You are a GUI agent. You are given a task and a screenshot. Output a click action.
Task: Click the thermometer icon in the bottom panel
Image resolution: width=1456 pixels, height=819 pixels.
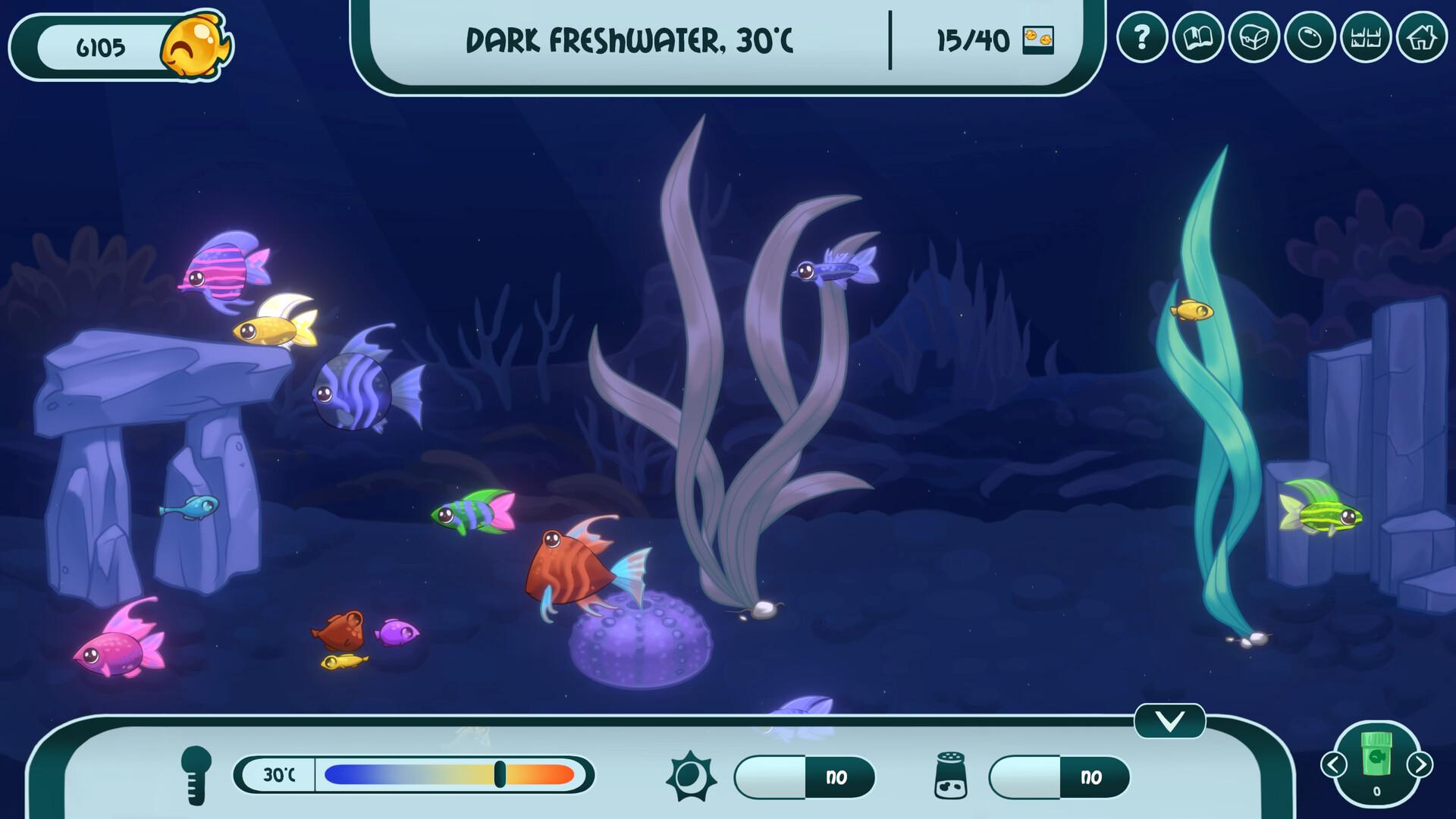(x=196, y=775)
